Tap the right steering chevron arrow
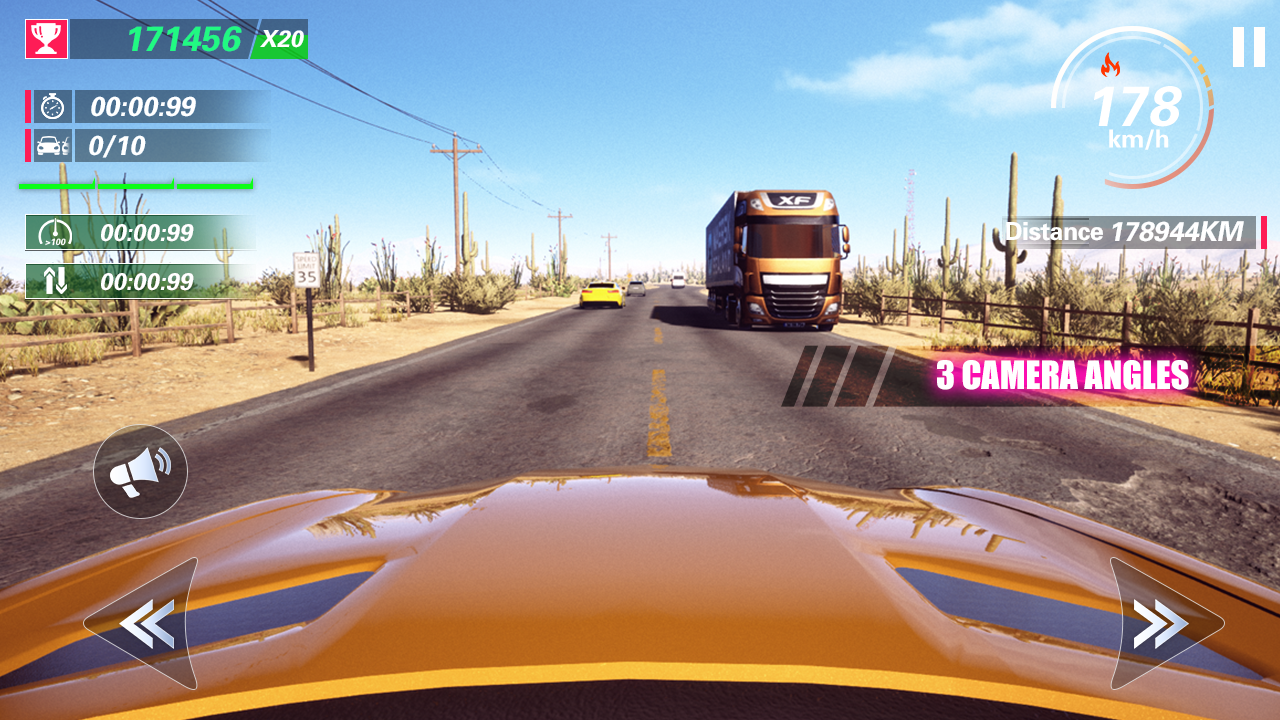This screenshot has width=1280, height=720. 1157,622
